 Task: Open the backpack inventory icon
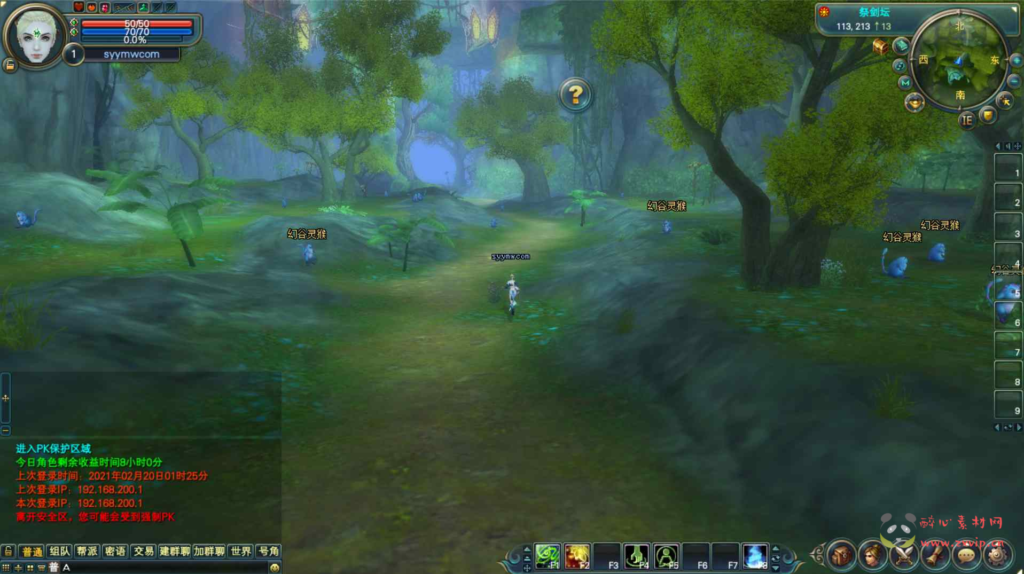tap(842, 553)
